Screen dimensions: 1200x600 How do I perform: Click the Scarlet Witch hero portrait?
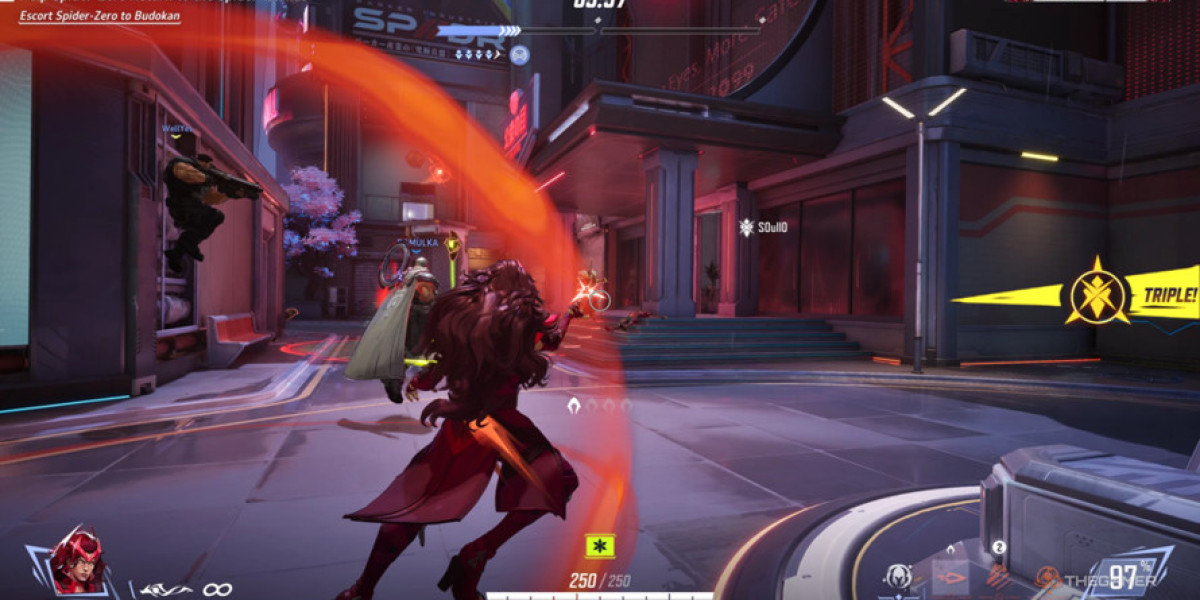(x=77, y=562)
